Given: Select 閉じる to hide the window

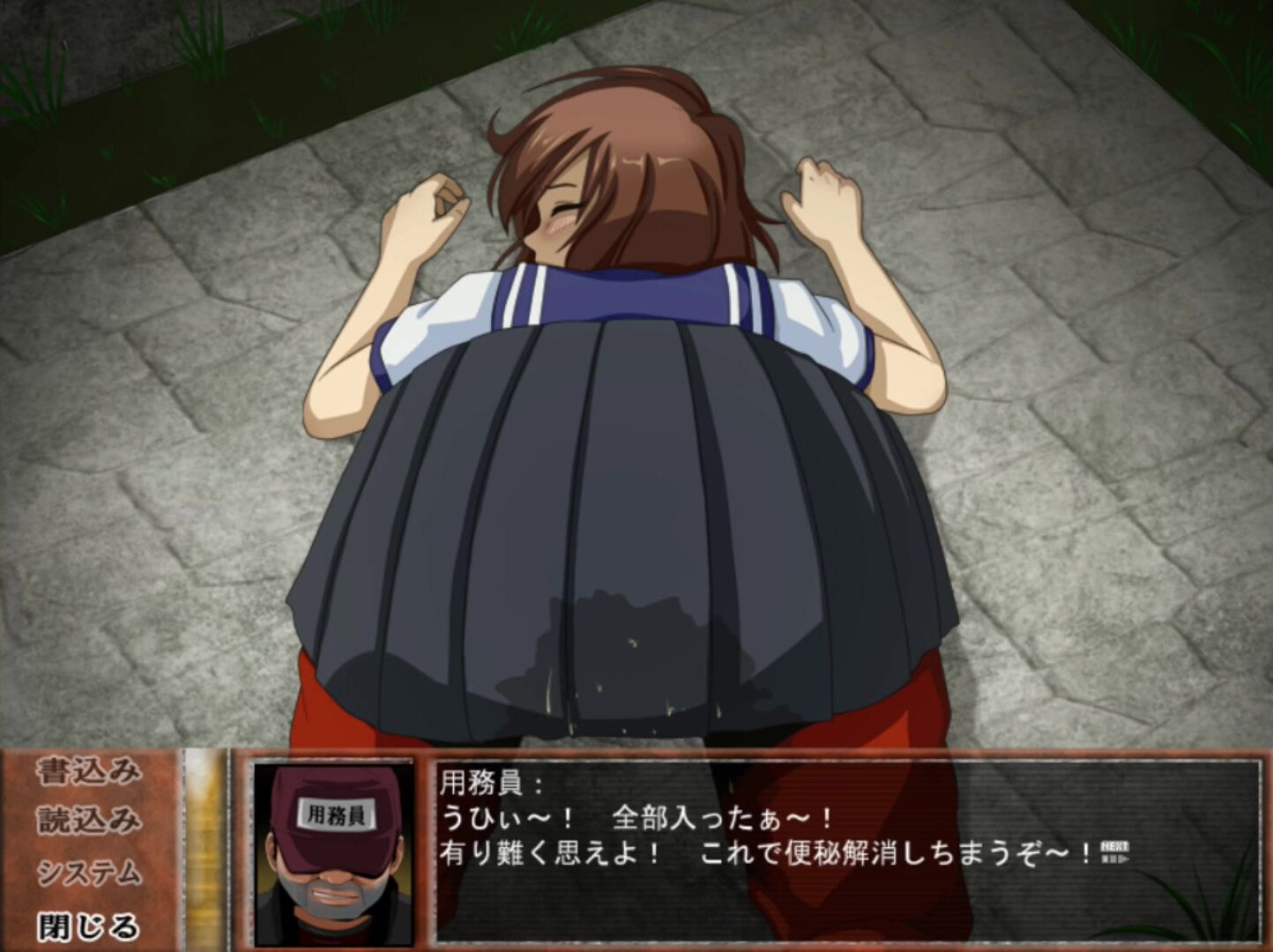Looking at the screenshot, I should [x=88, y=926].
